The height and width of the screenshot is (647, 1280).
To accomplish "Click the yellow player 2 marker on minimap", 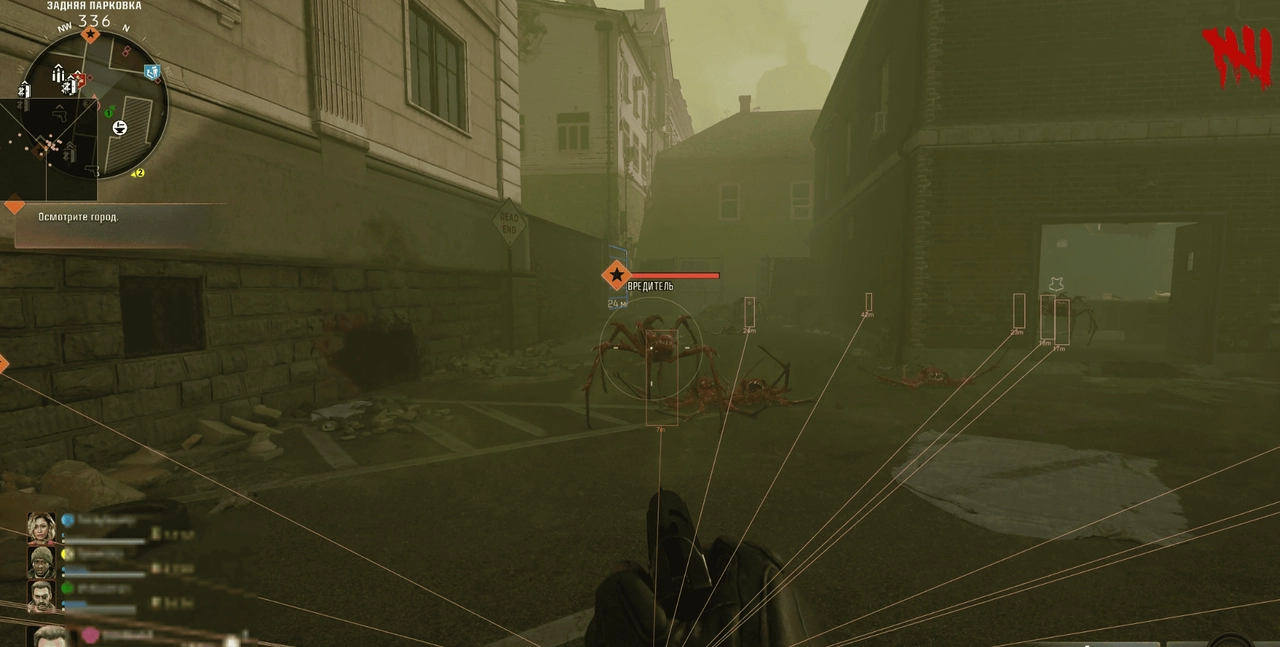I will (139, 173).
